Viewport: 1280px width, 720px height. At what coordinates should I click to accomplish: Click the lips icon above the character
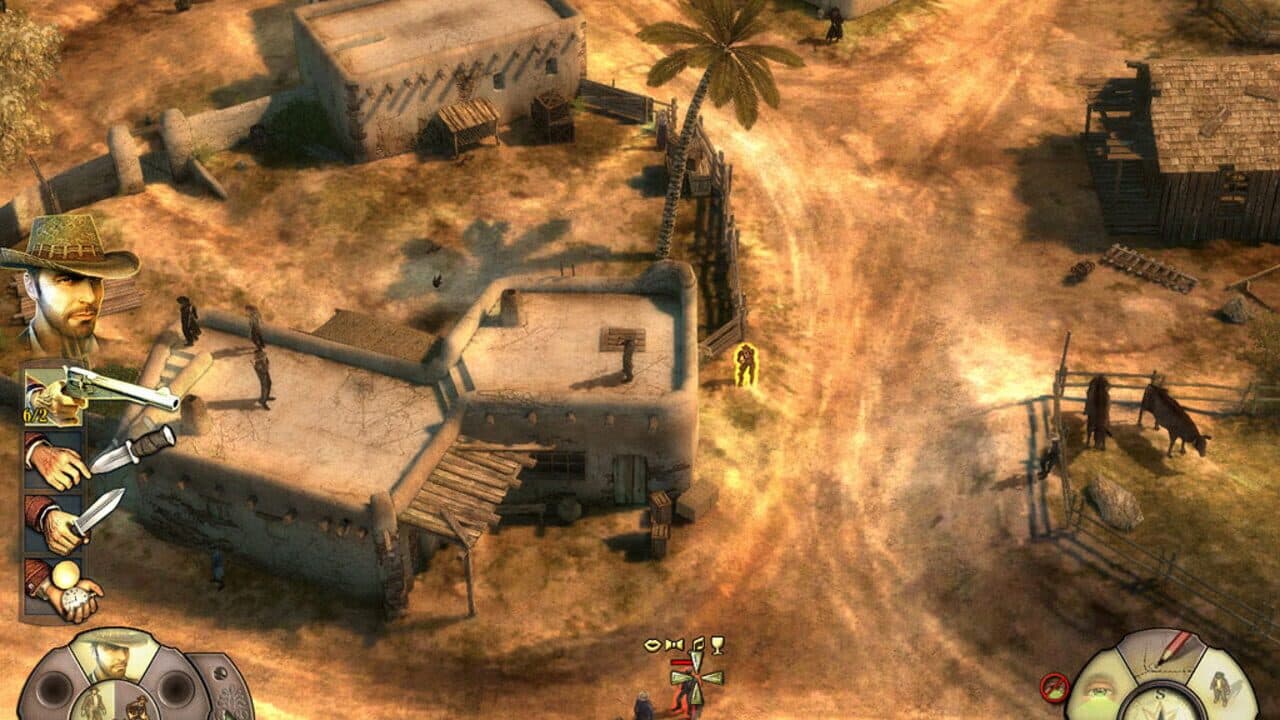click(653, 645)
